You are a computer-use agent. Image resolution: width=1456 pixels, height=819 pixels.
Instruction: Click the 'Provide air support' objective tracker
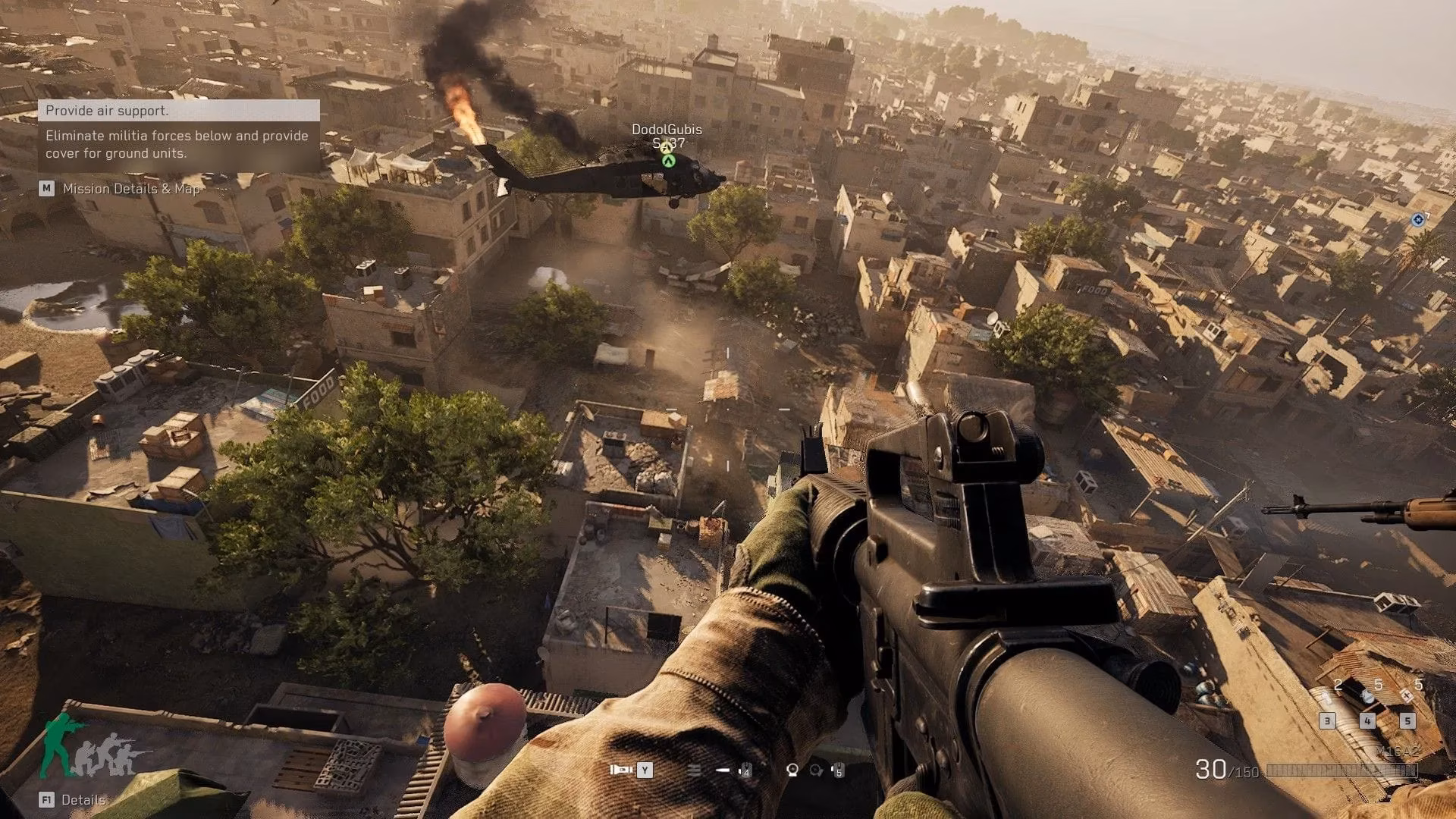click(179, 111)
